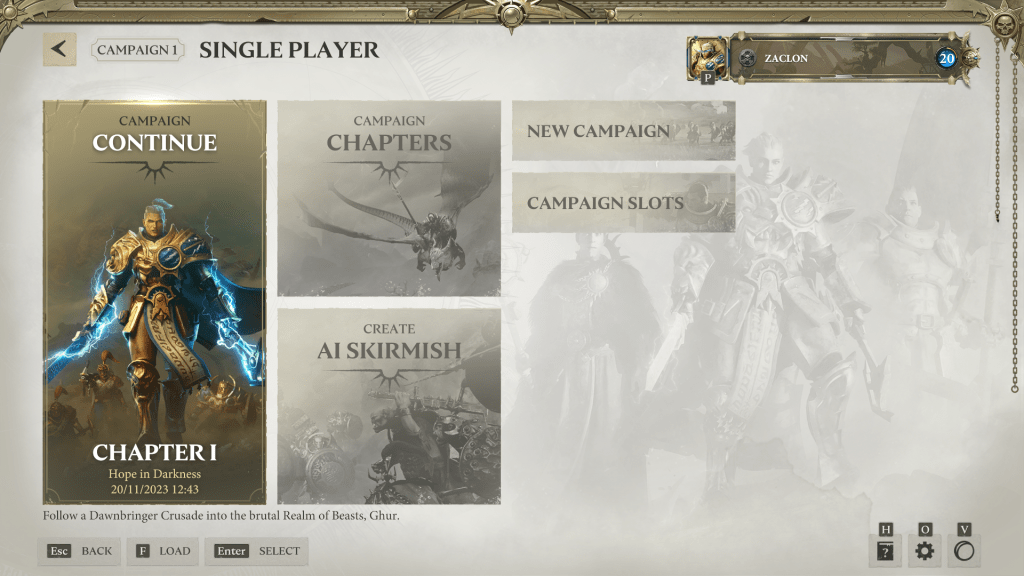The image size is (1024, 576).
Task: Open Campaign Chapters panel
Action: (389, 198)
